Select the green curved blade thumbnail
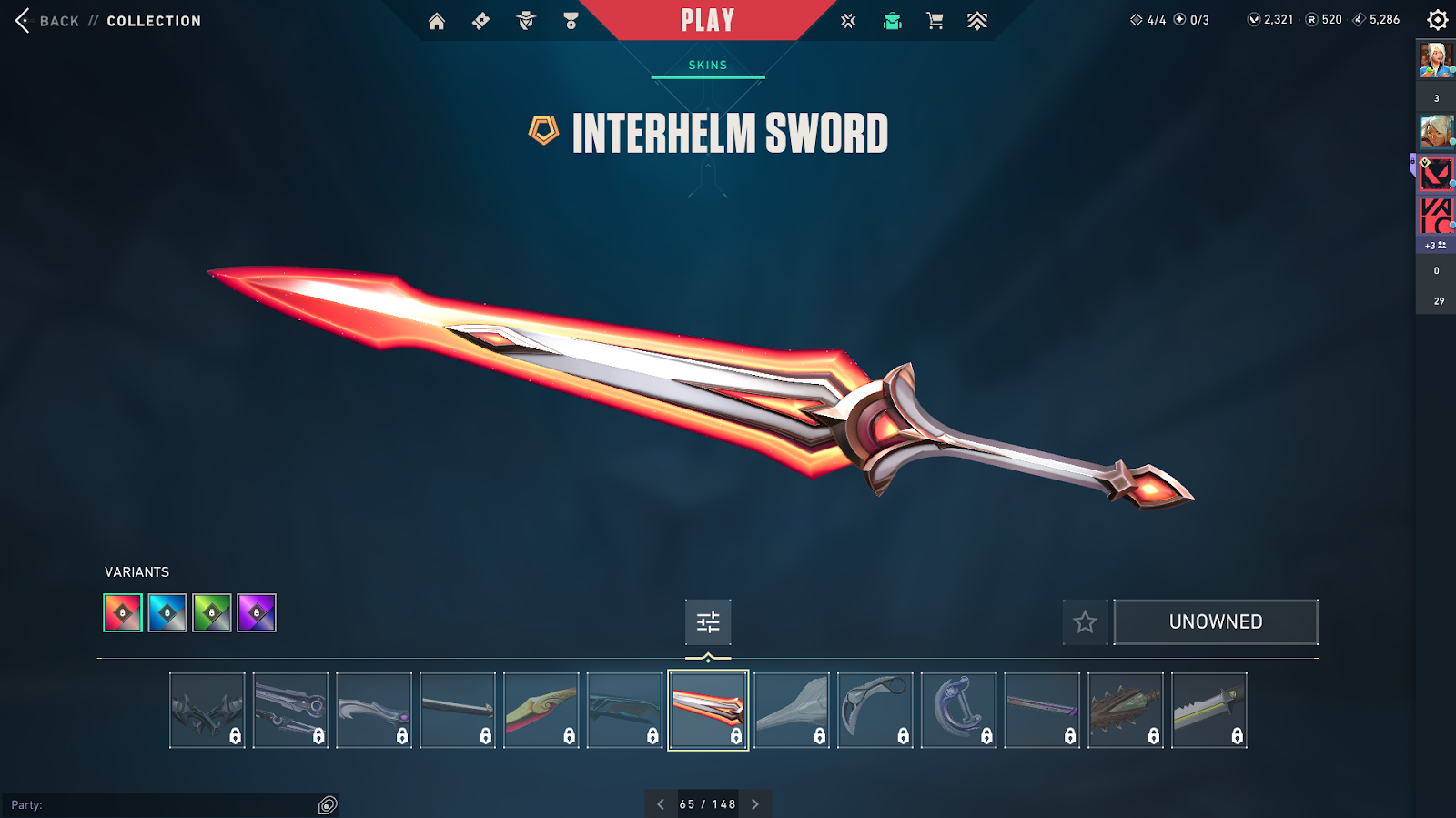 [x=541, y=711]
